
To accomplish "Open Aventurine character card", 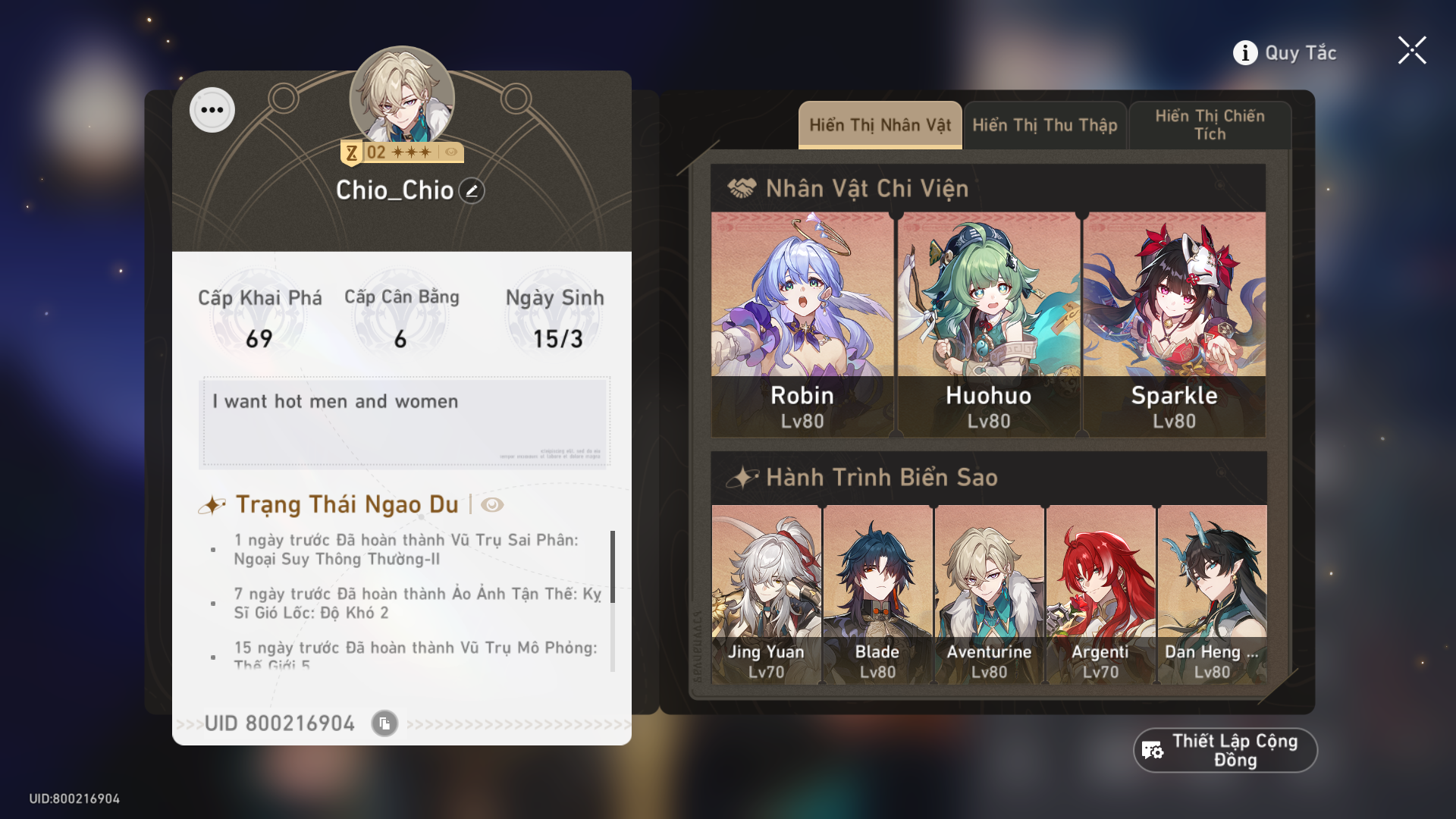I will pyautogui.click(x=989, y=595).
